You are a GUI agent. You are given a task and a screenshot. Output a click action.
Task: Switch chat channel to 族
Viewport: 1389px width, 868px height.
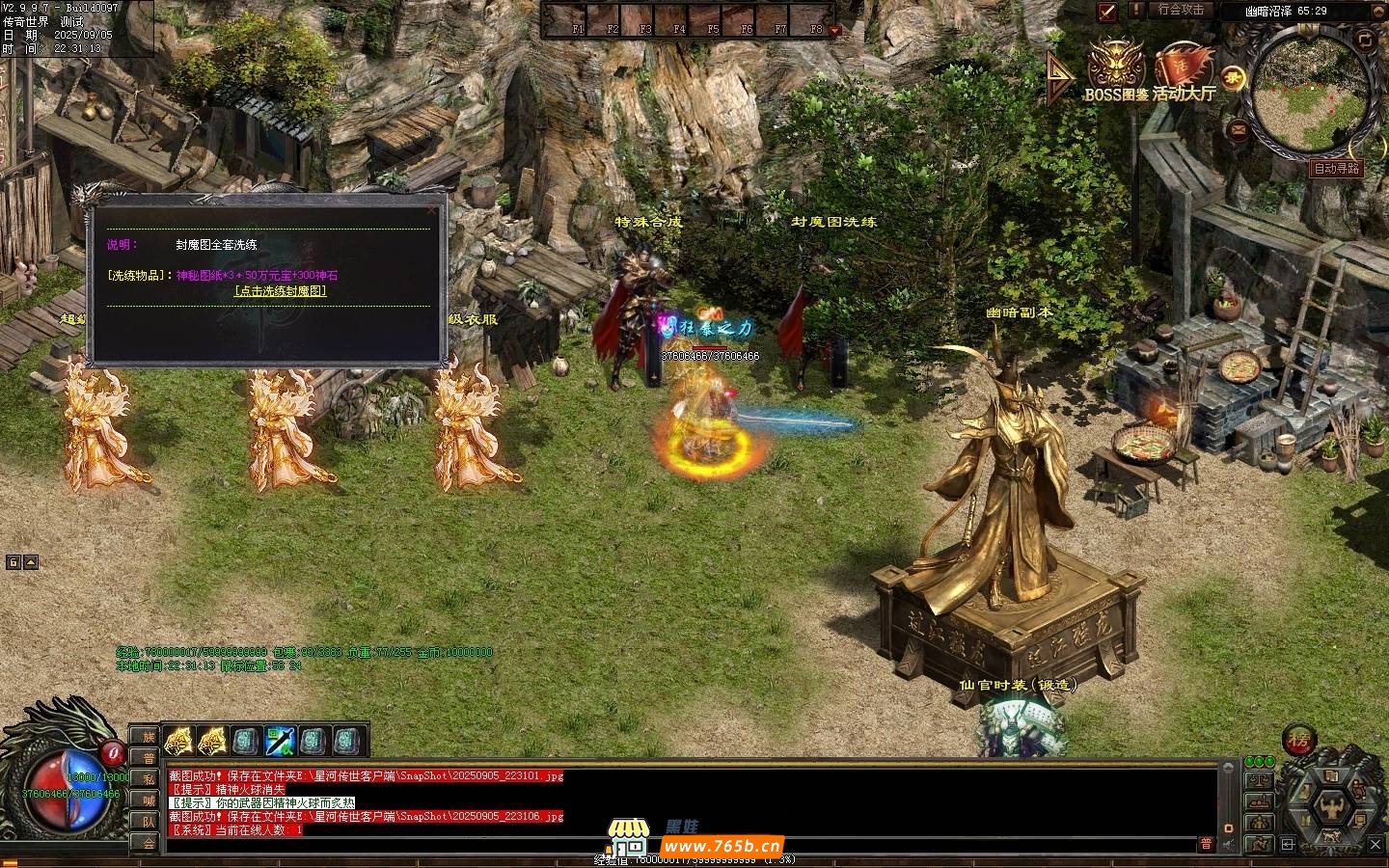149,737
